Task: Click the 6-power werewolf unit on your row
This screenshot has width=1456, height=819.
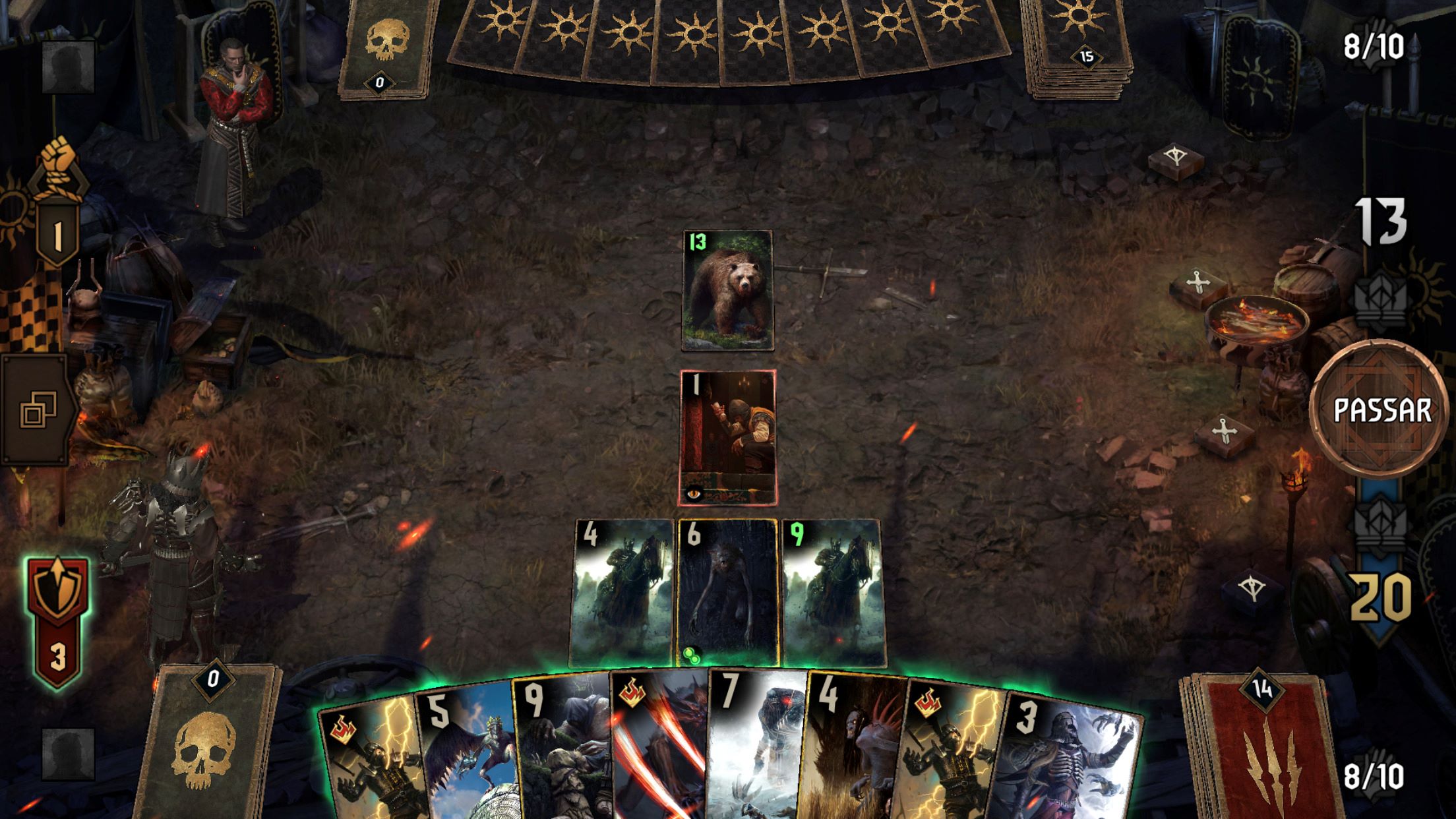Action: coord(727,592)
